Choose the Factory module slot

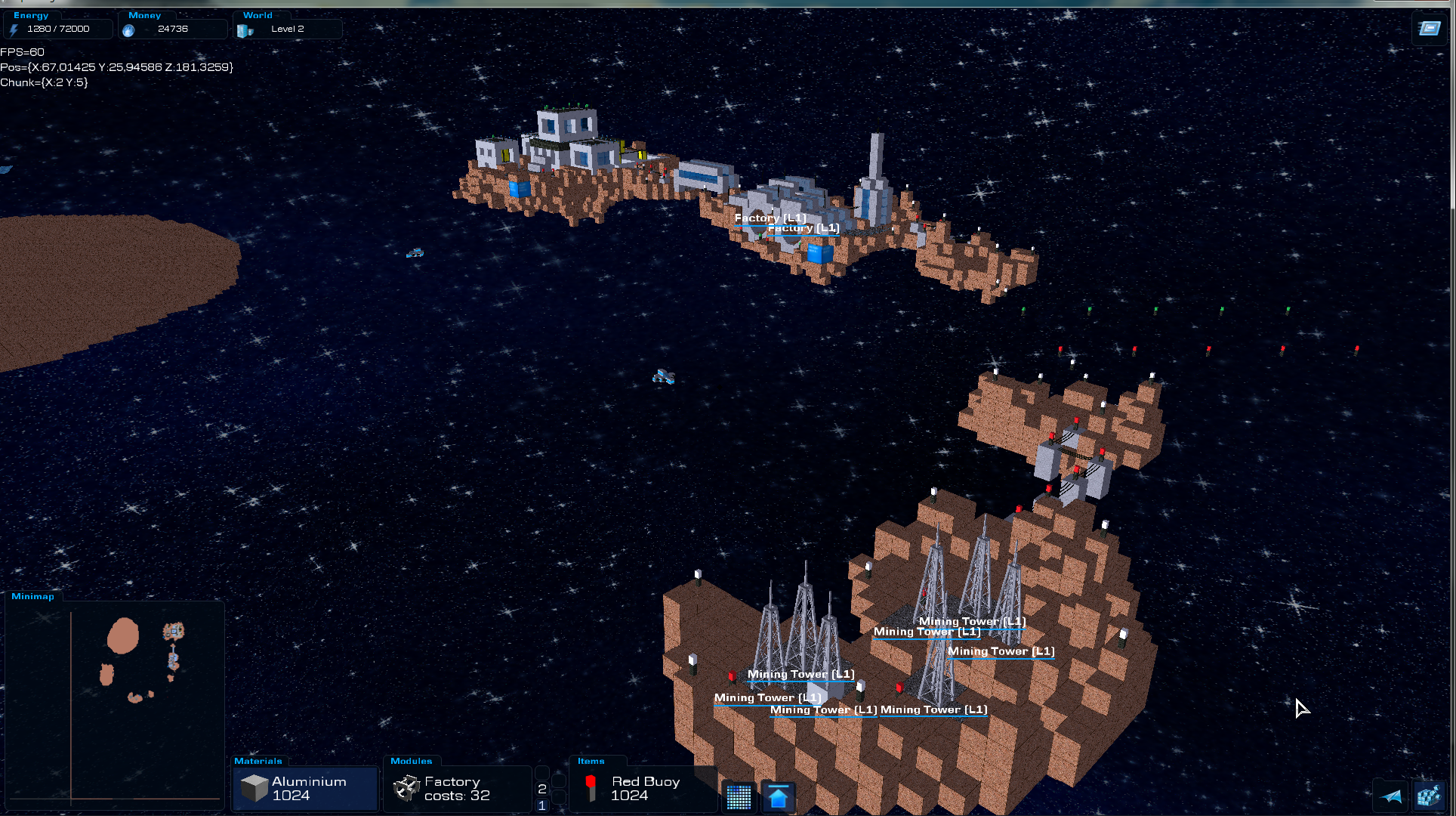tap(458, 789)
